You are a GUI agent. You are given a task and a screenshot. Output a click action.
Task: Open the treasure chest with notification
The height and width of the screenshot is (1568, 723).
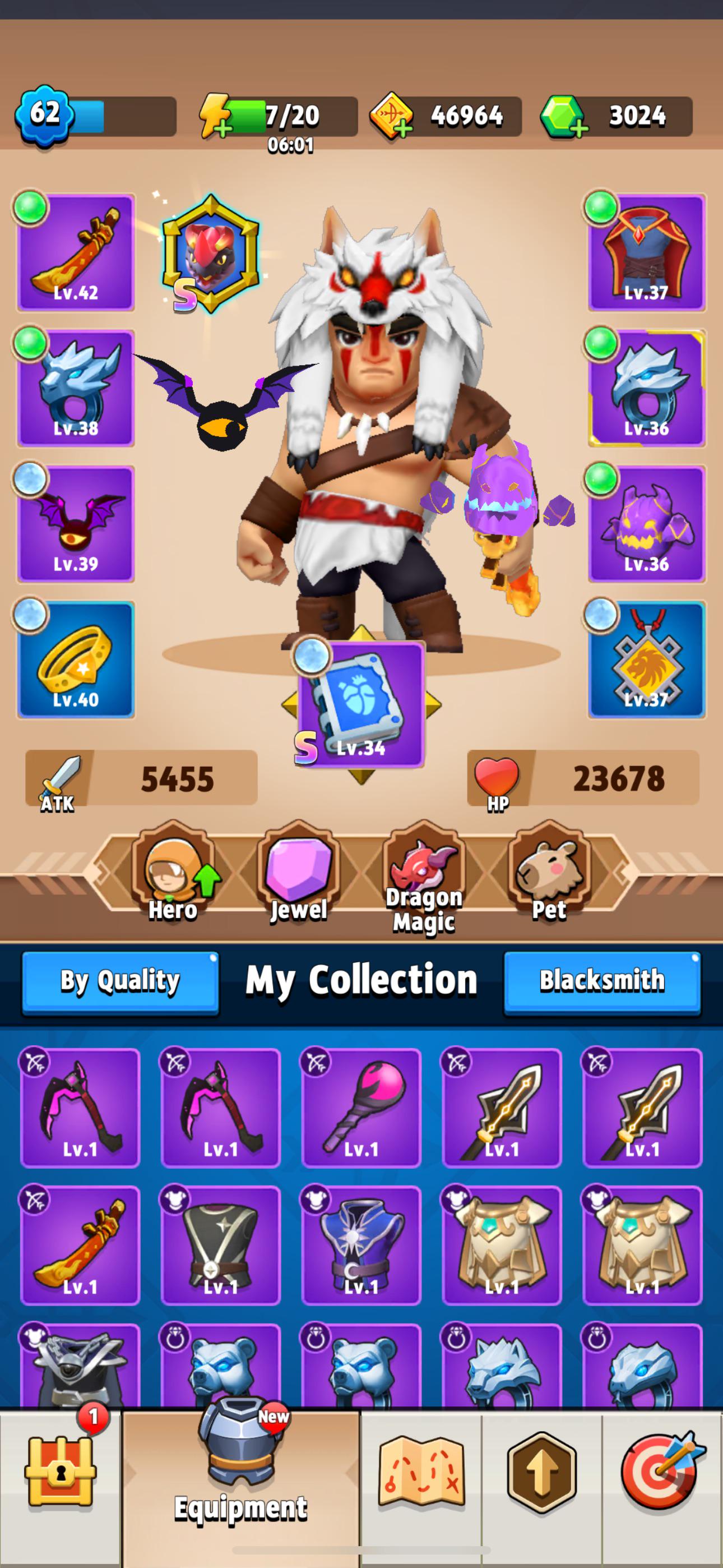point(61,1473)
